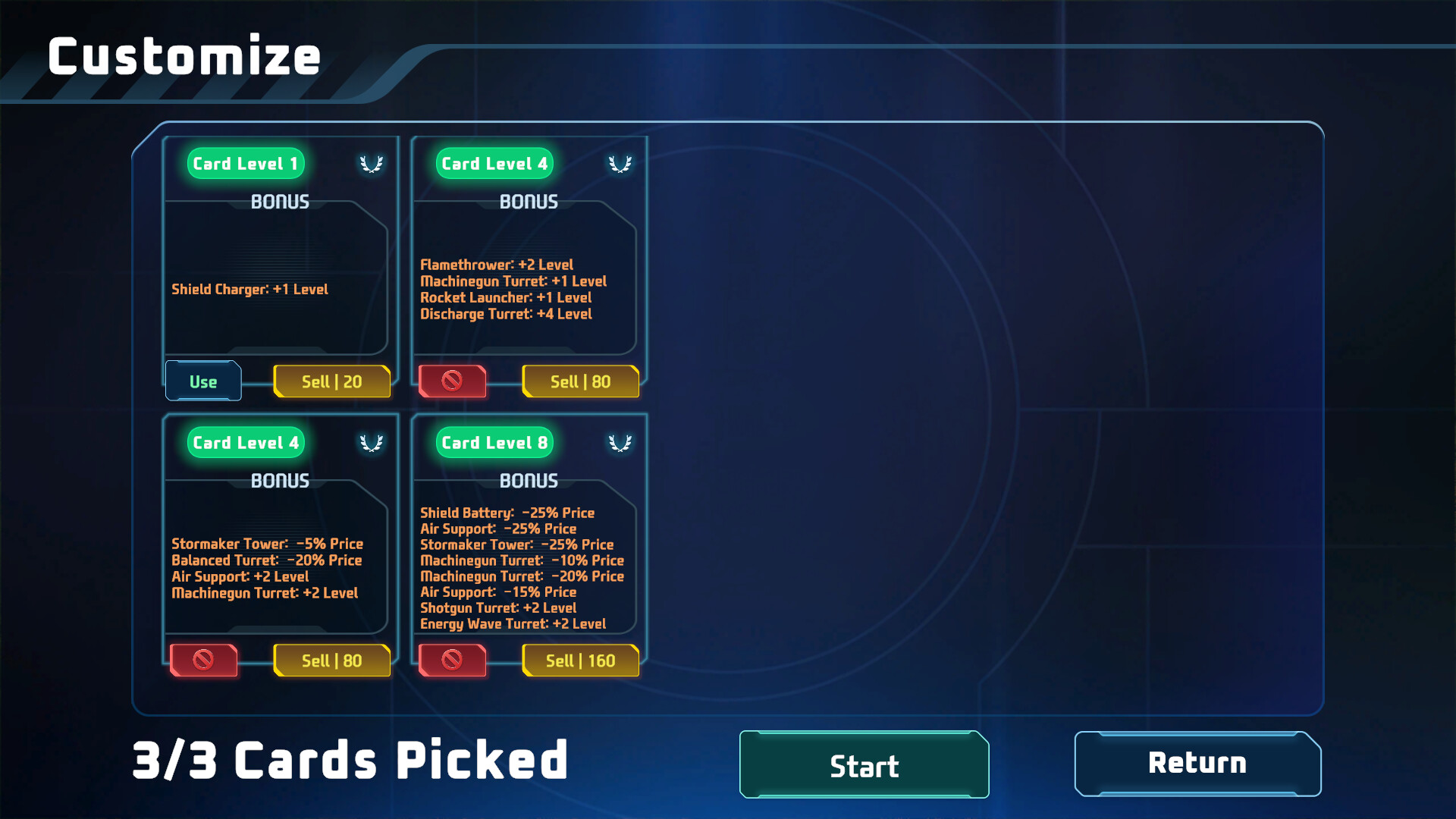Click the 3/3 Cards Picked label
Screen dimensions: 1456x819
348,761
